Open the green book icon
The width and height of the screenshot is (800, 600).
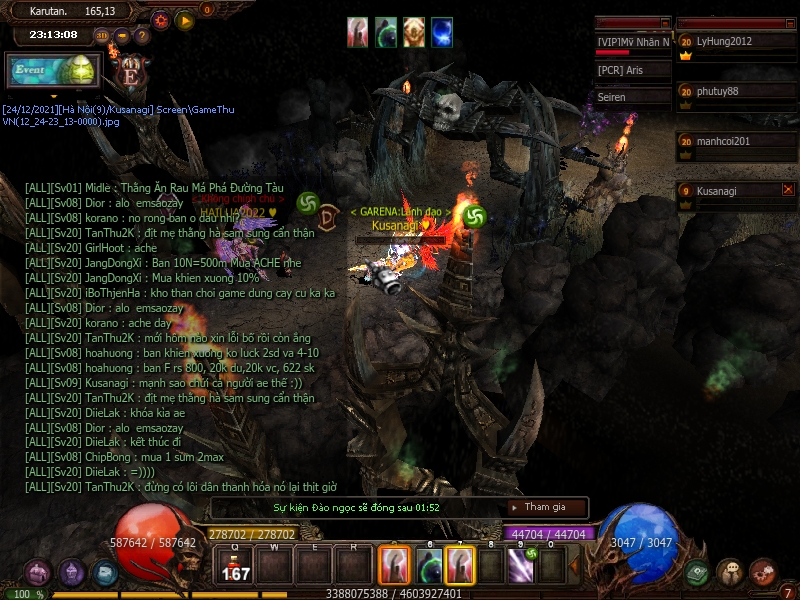(x=697, y=572)
